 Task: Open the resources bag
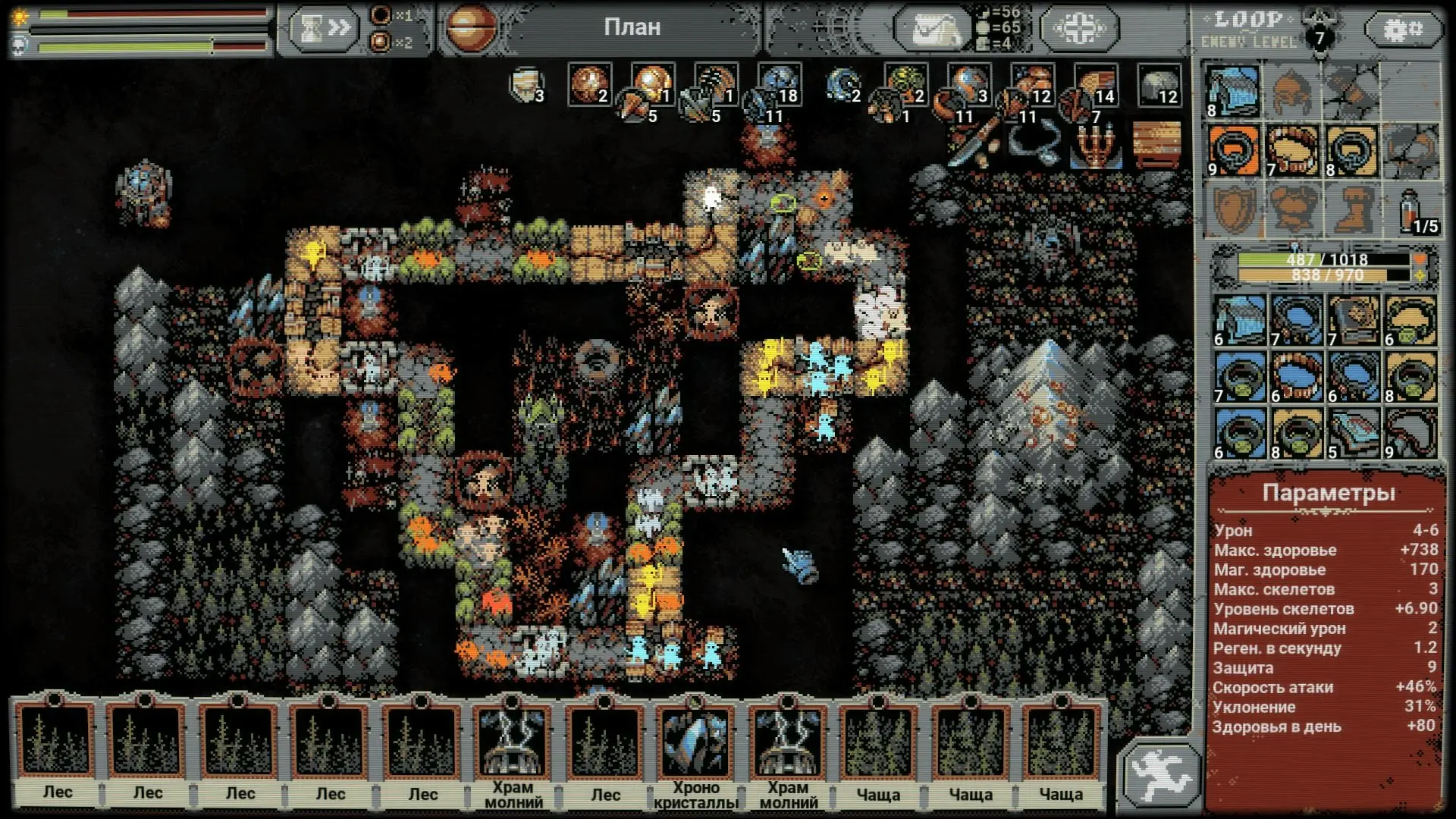(932, 29)
